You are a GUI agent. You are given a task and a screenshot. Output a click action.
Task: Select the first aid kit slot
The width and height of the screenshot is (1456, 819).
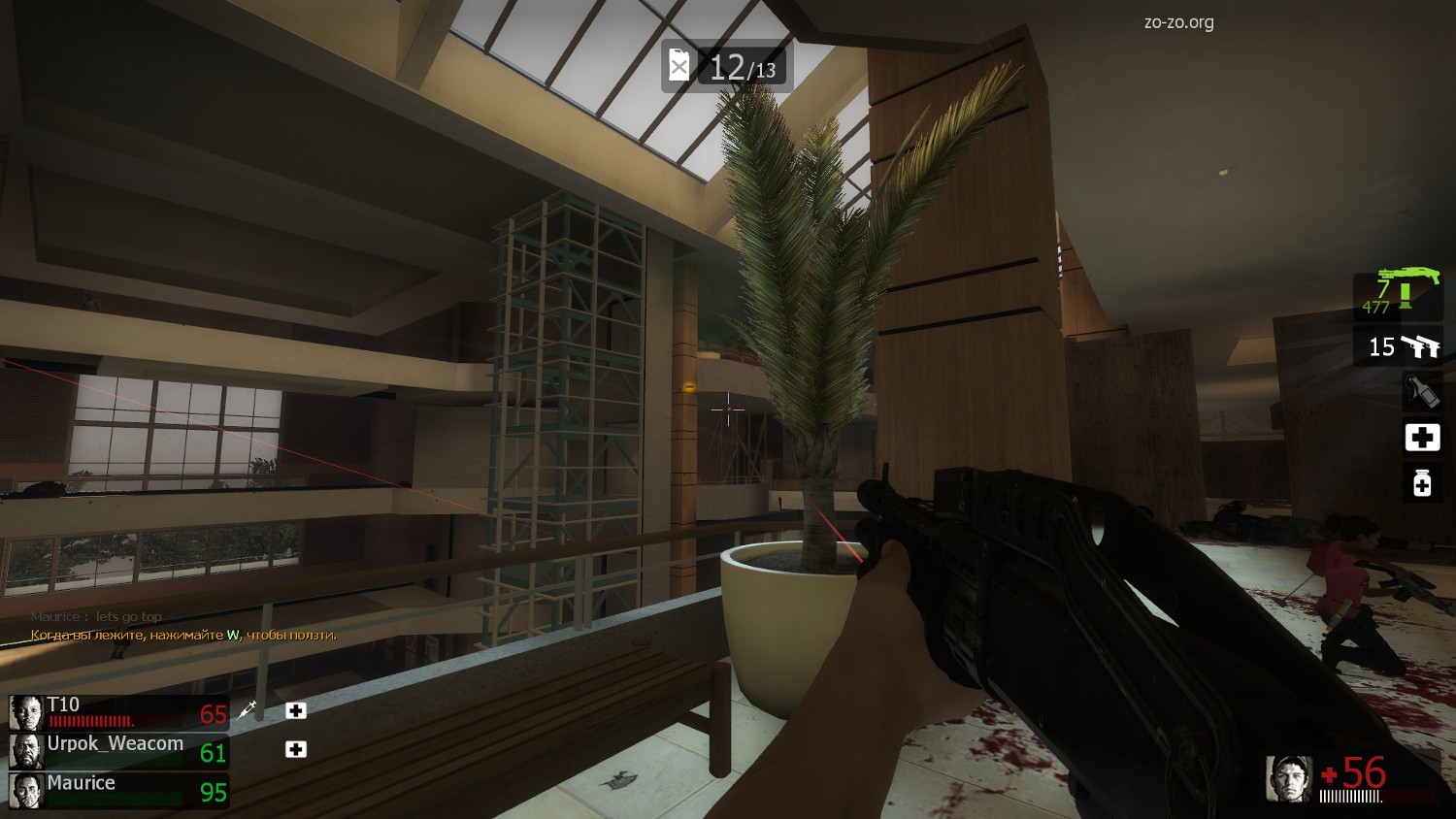(x=1422, y=438)
